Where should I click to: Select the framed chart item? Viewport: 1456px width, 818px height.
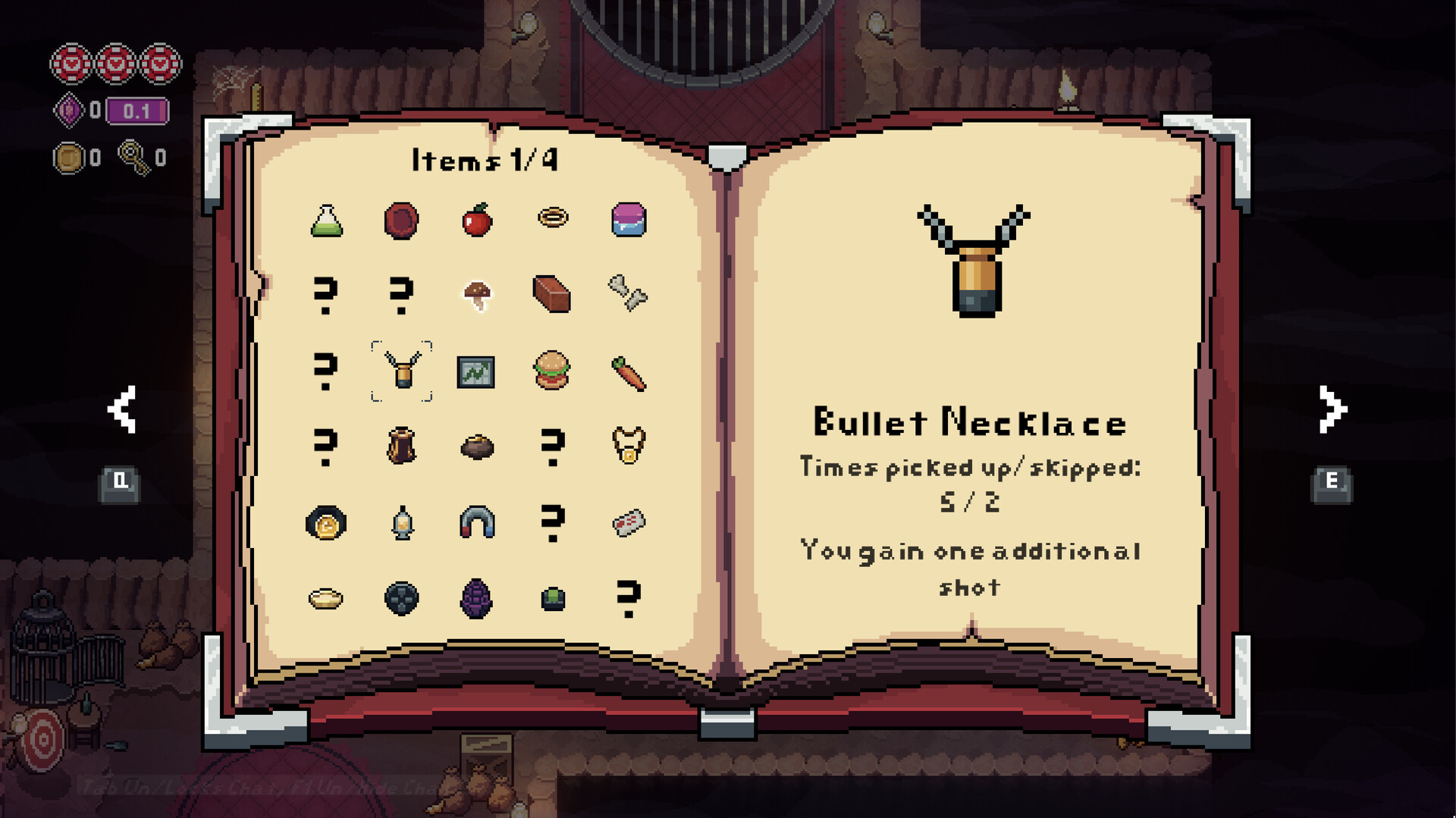pos(475,371)
